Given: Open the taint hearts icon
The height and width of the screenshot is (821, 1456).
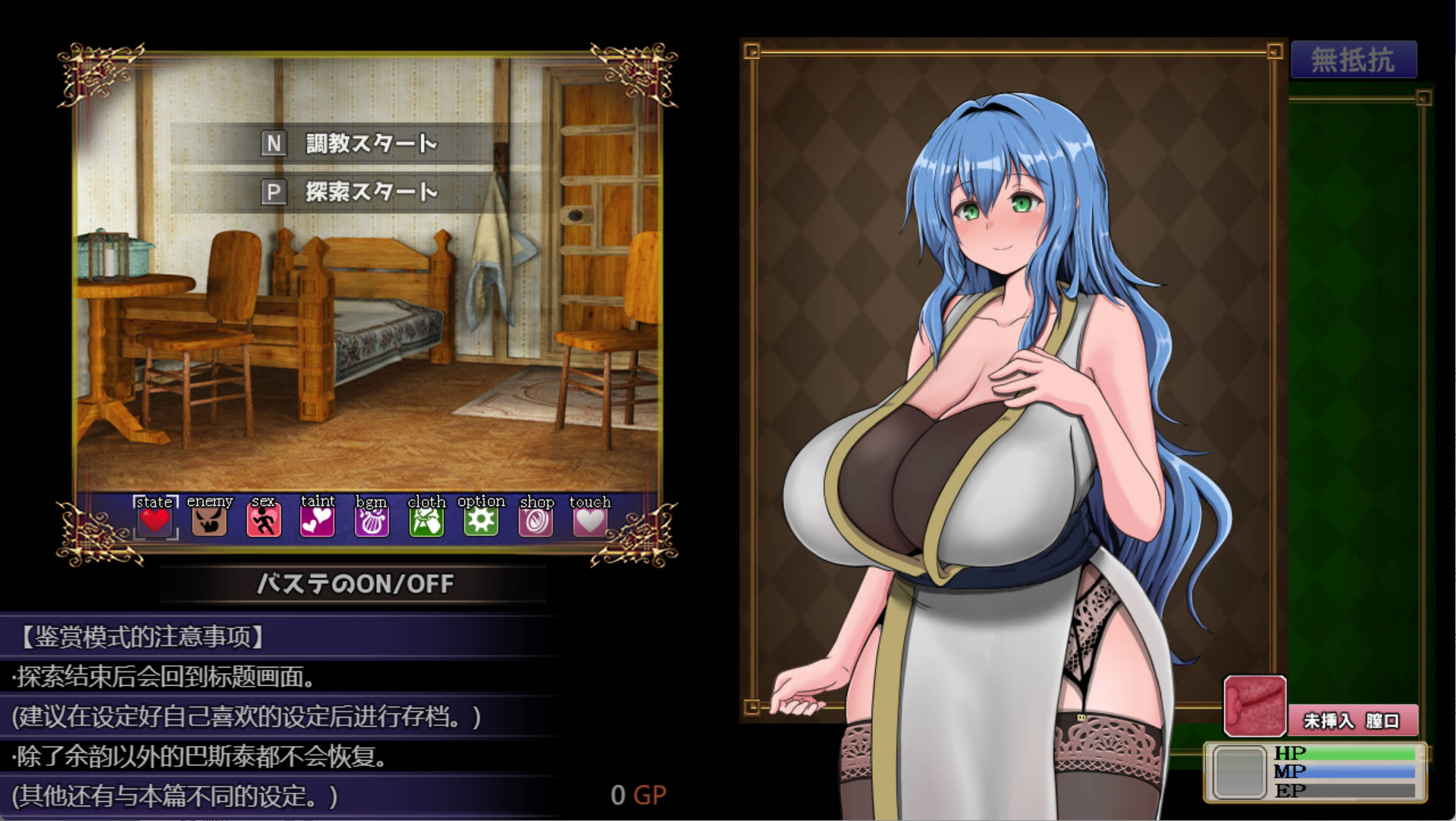Looking at the screenshot, I should pyautogui.click(x=317, y=520).
